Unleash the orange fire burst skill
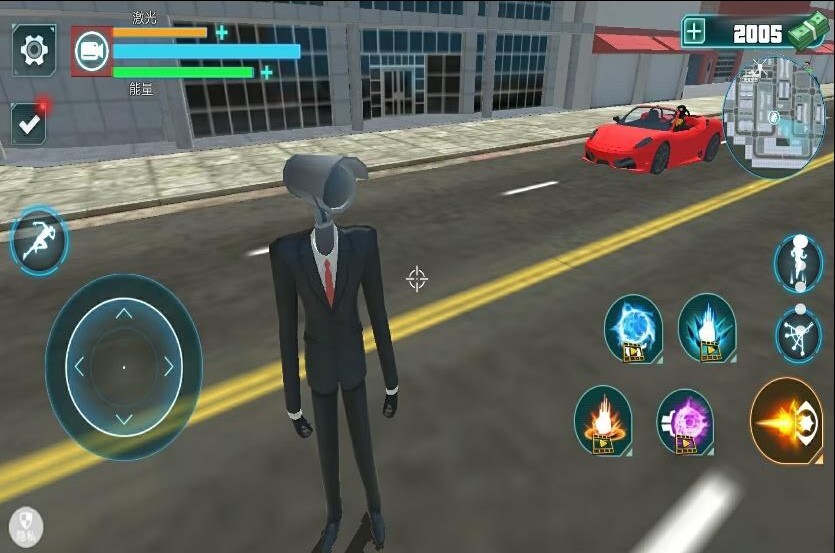835x553 pixels. [x=603, y=419]
